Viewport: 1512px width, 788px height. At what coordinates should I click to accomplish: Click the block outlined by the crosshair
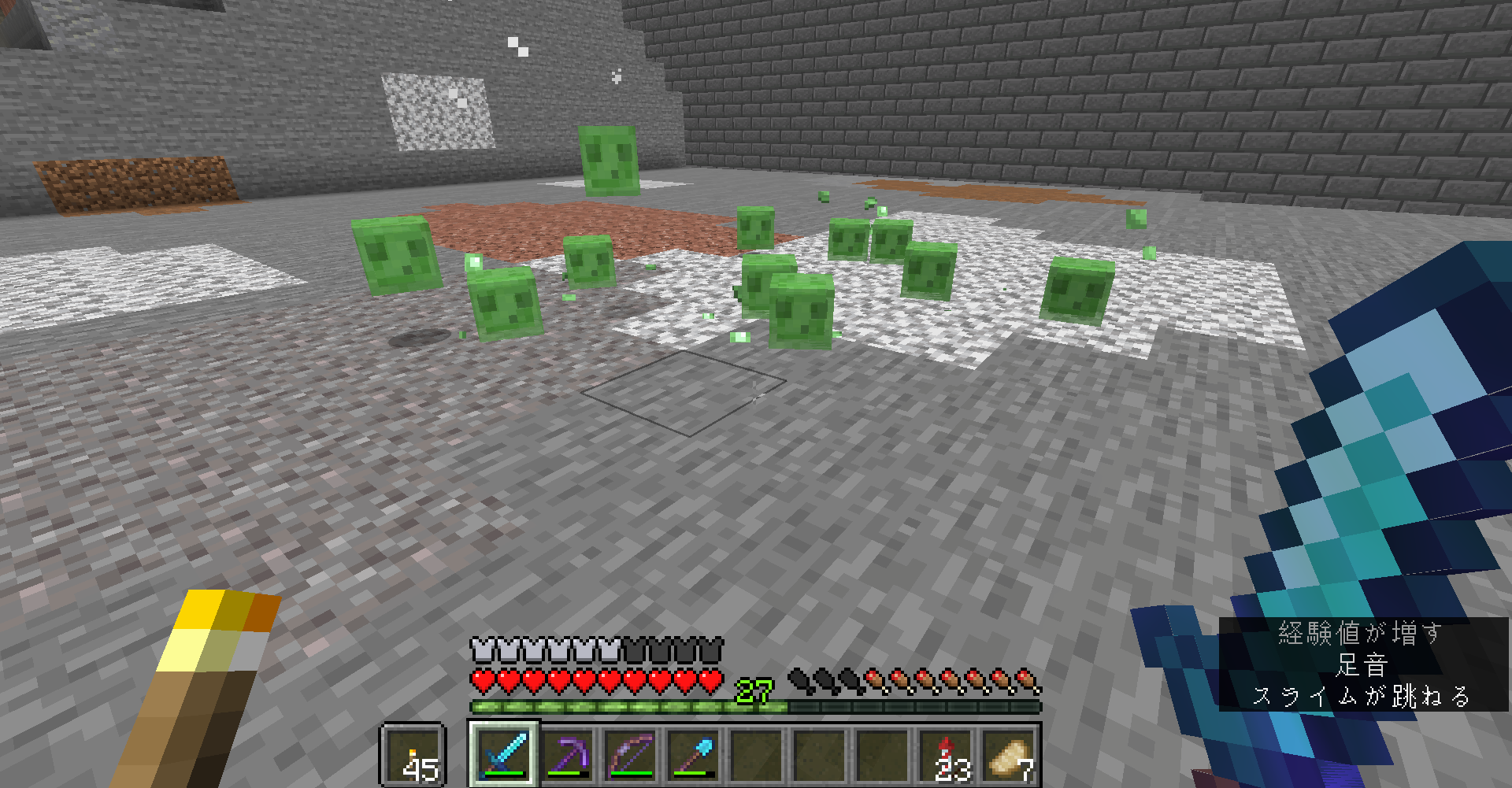point(684,392)
